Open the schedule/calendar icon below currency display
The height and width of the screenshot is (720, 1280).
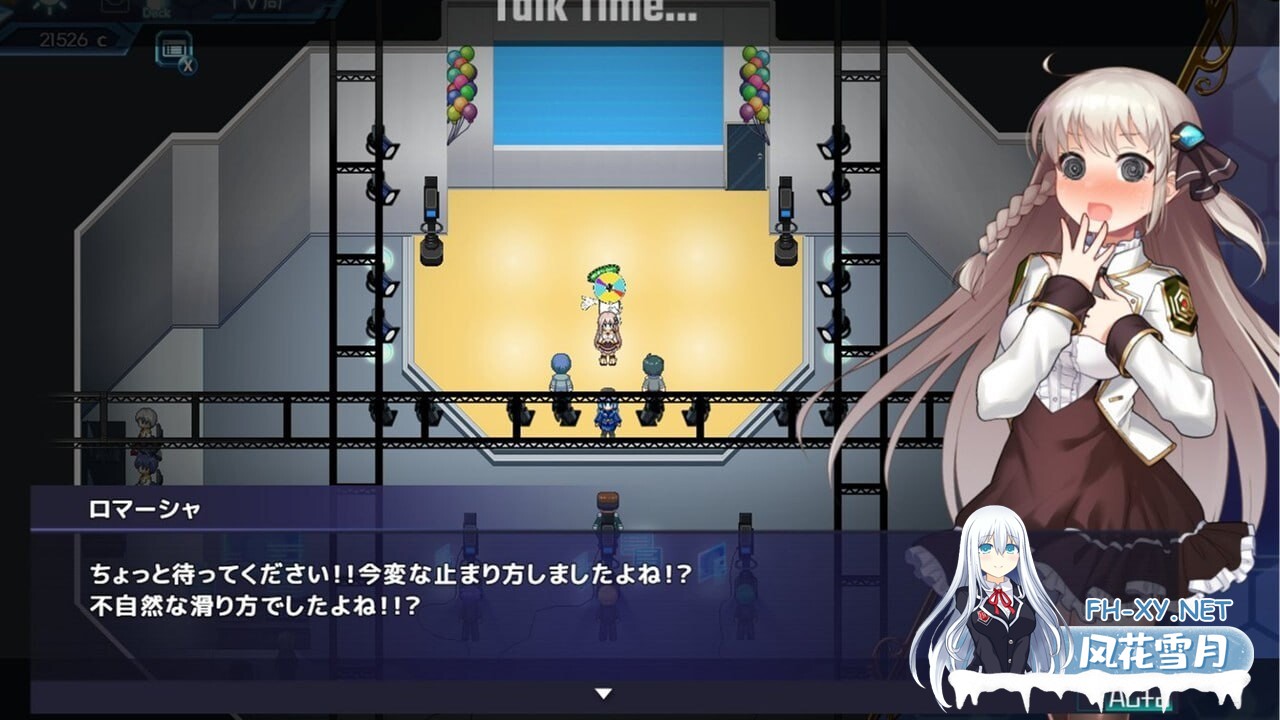tap(175, 48)
